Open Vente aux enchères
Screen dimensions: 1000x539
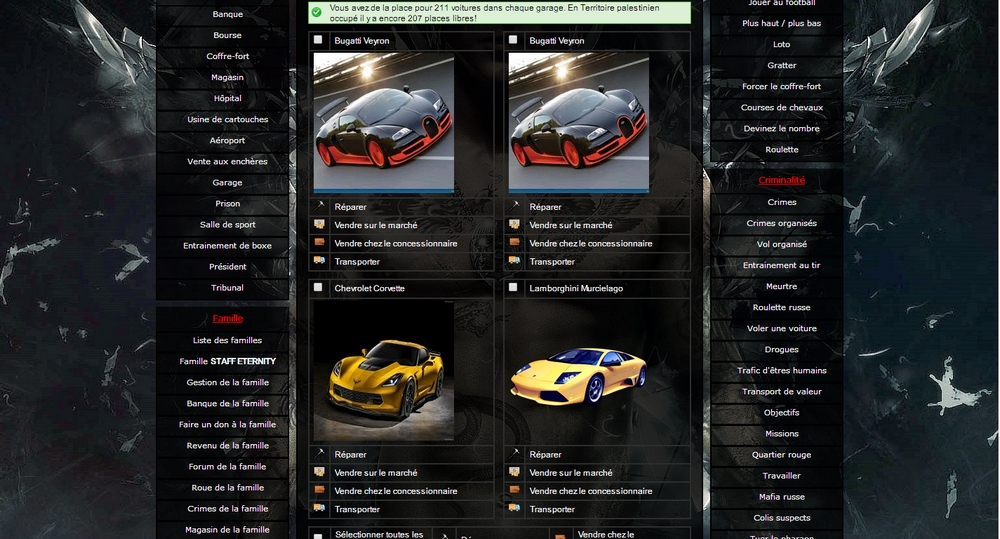pos(227,162)
